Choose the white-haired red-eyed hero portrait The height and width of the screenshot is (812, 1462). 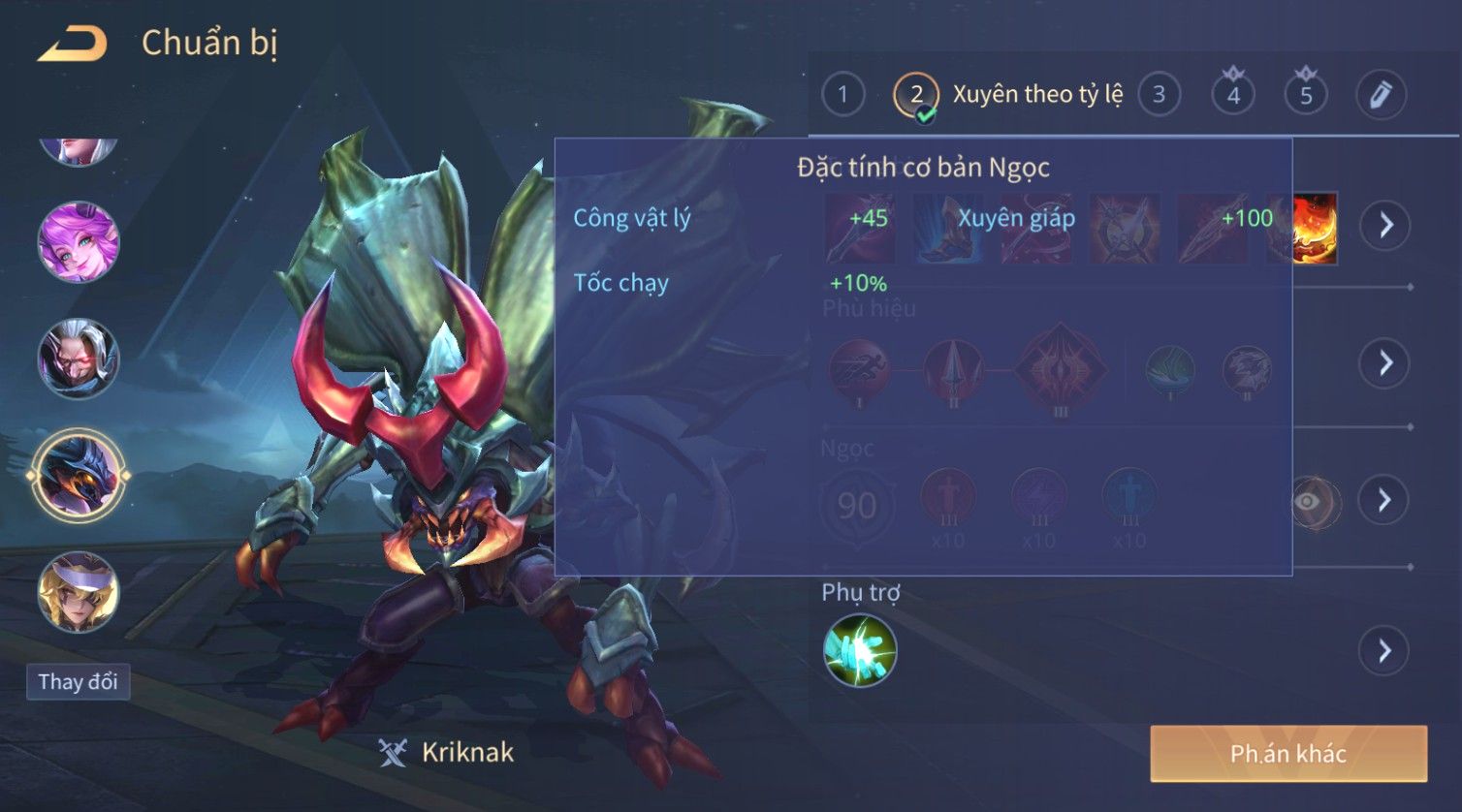click(x=79, y=359)
